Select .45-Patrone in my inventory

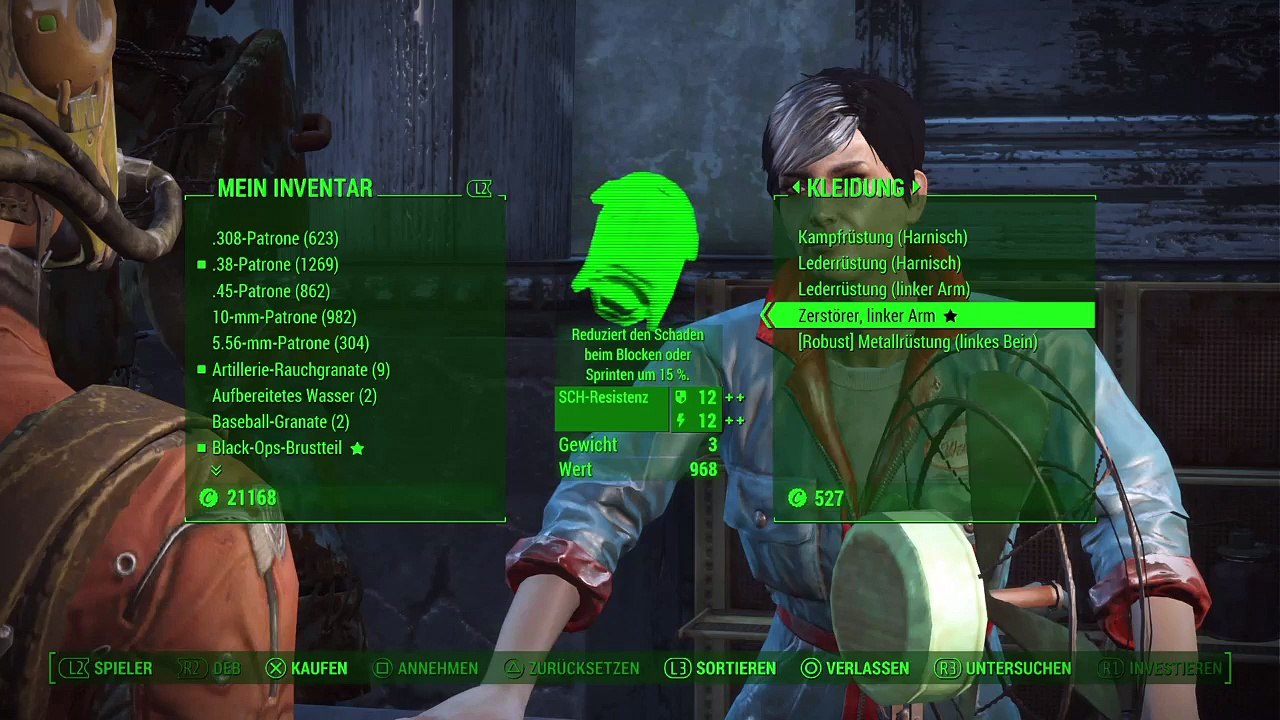(x=271, y=291)
